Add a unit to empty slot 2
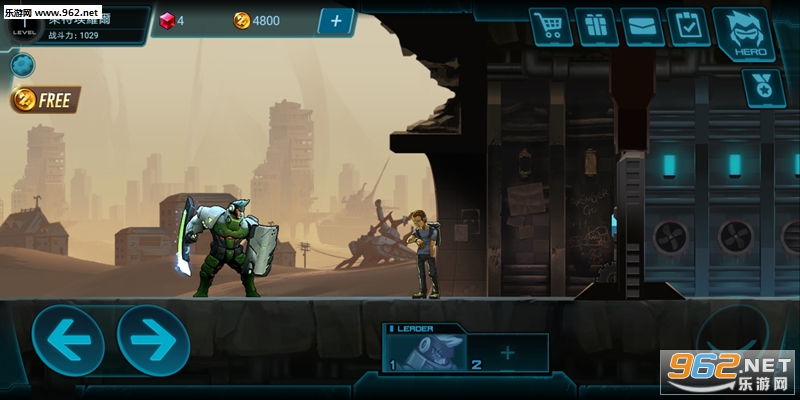The width and height of the screenshot is (800, 400). pos(507,352)
